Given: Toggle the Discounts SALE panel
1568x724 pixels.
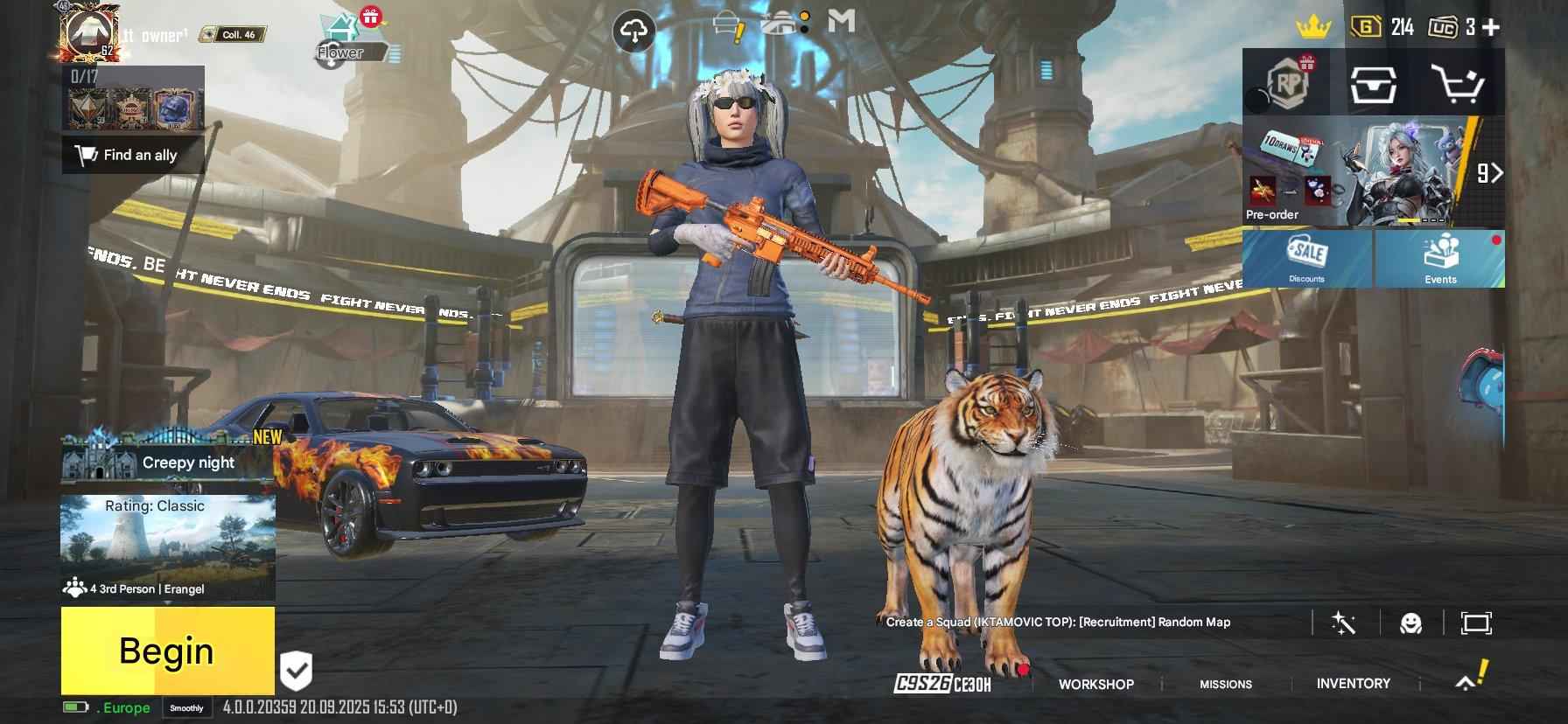Looking at the screenshot, I should pyautogui.click(x=1307, y=261).
